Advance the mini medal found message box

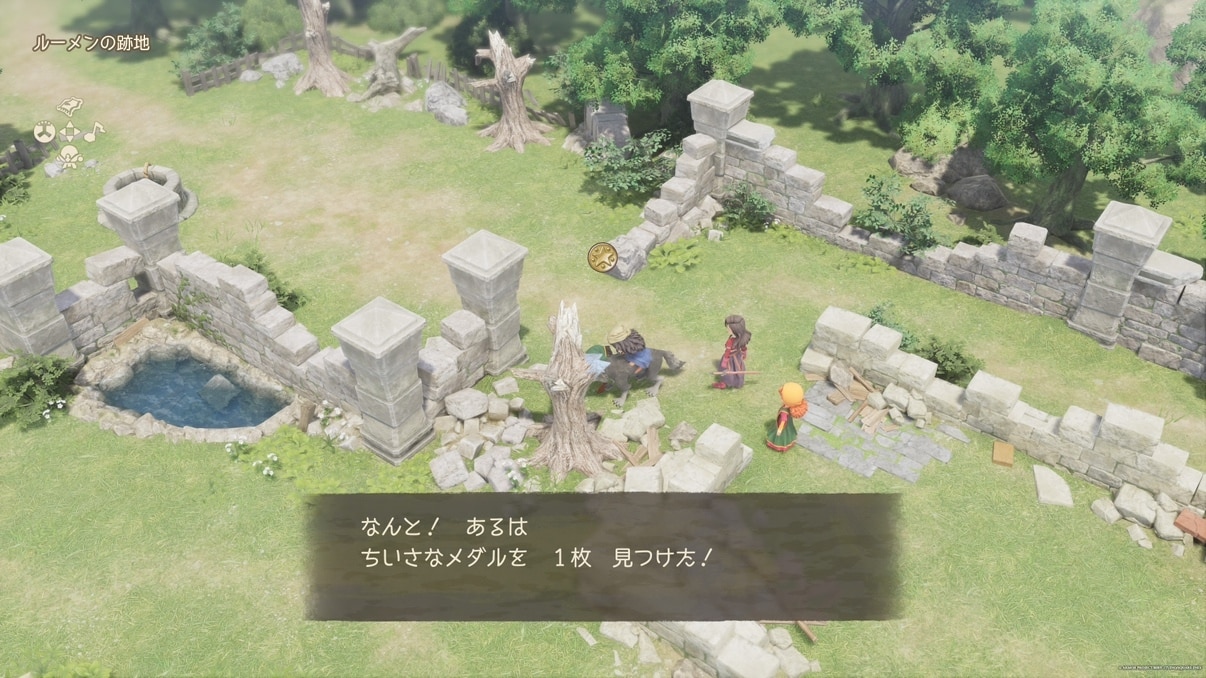603,556
